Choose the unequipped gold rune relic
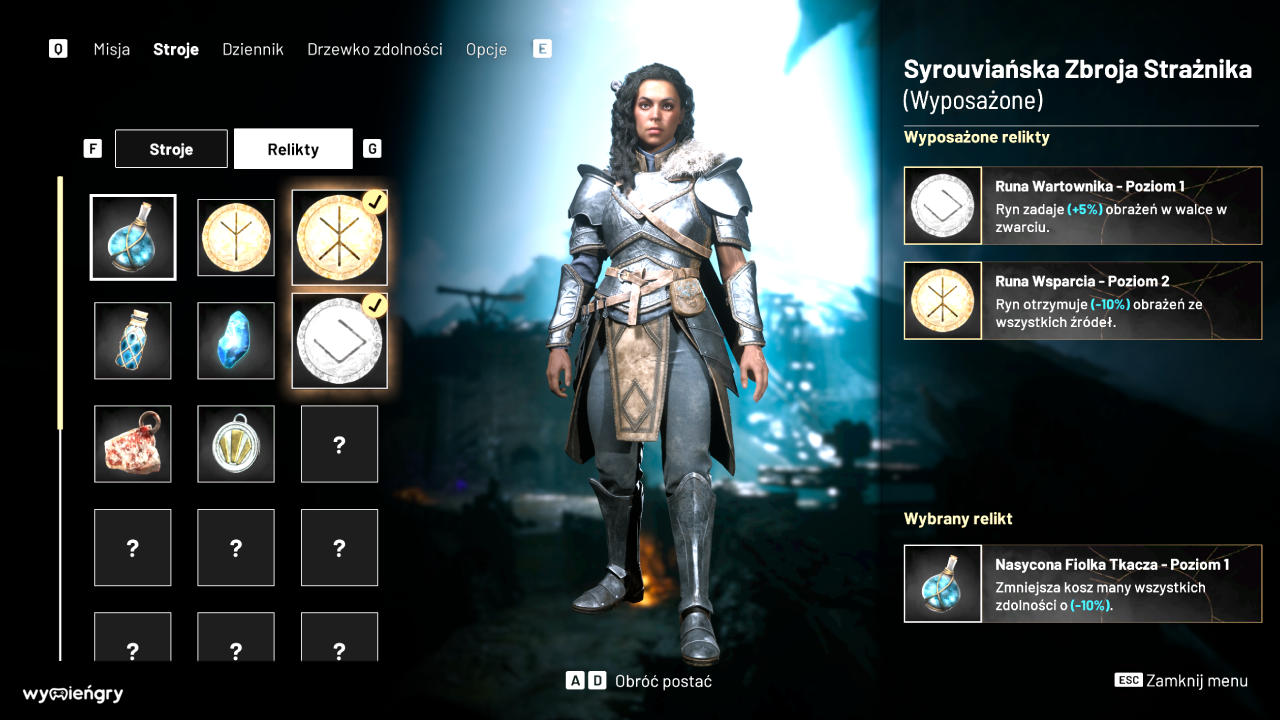The width and height of the screenshot is (1280, 720). tap(236, 237)
